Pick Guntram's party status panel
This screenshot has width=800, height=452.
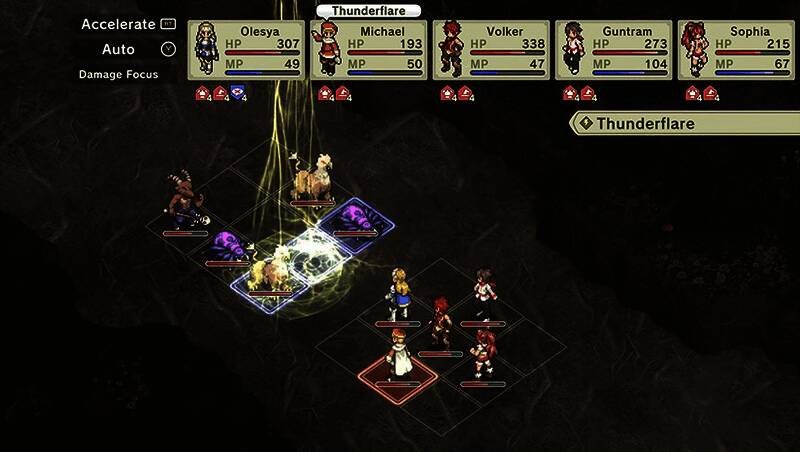(x=615, y=49)
